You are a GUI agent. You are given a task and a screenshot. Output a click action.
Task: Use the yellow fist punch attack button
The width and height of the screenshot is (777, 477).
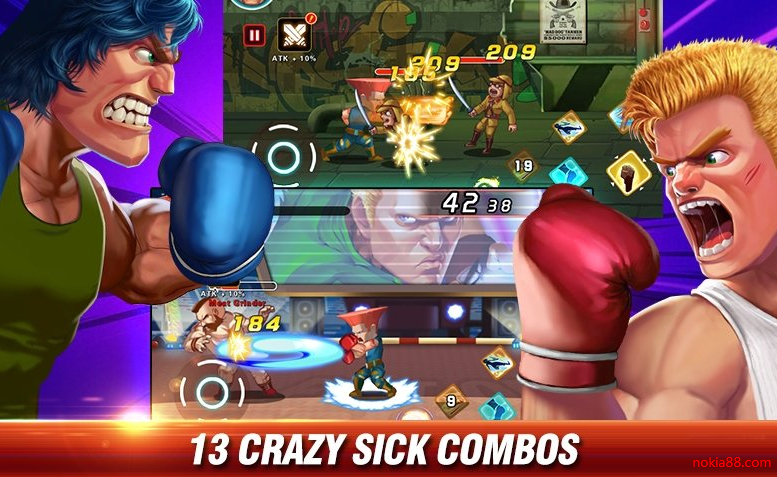point(629,174)
